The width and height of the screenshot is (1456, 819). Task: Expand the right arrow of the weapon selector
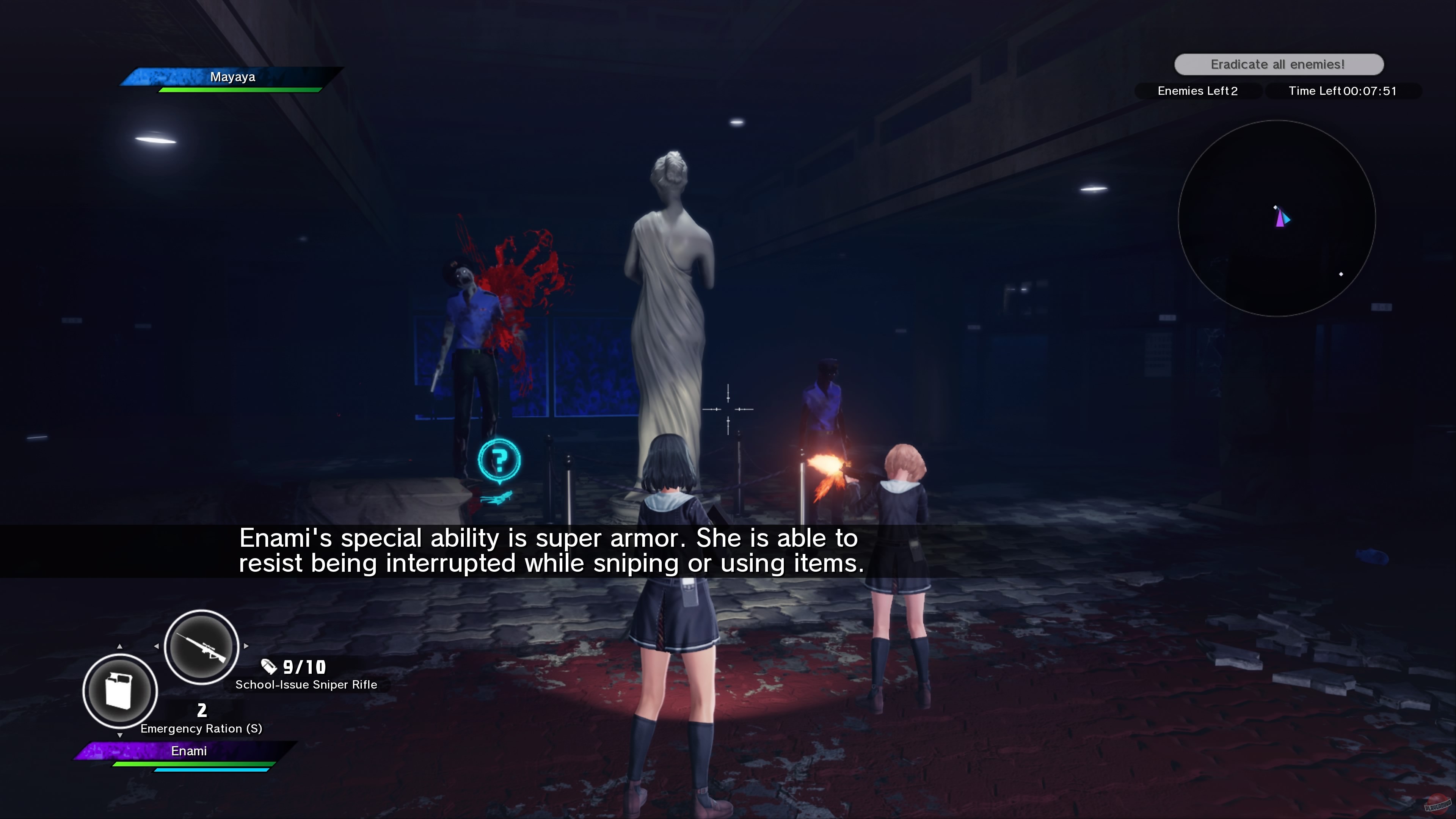tap(246, 646)
